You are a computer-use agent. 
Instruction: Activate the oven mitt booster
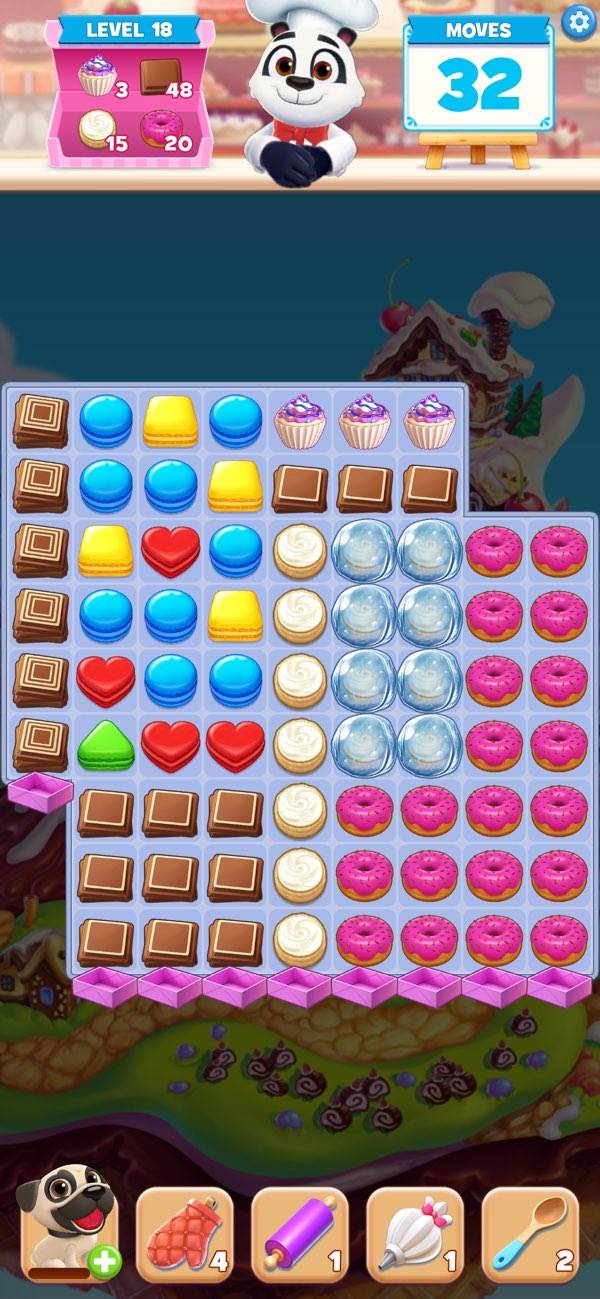pyautogui.click(x=184, y=1234)
